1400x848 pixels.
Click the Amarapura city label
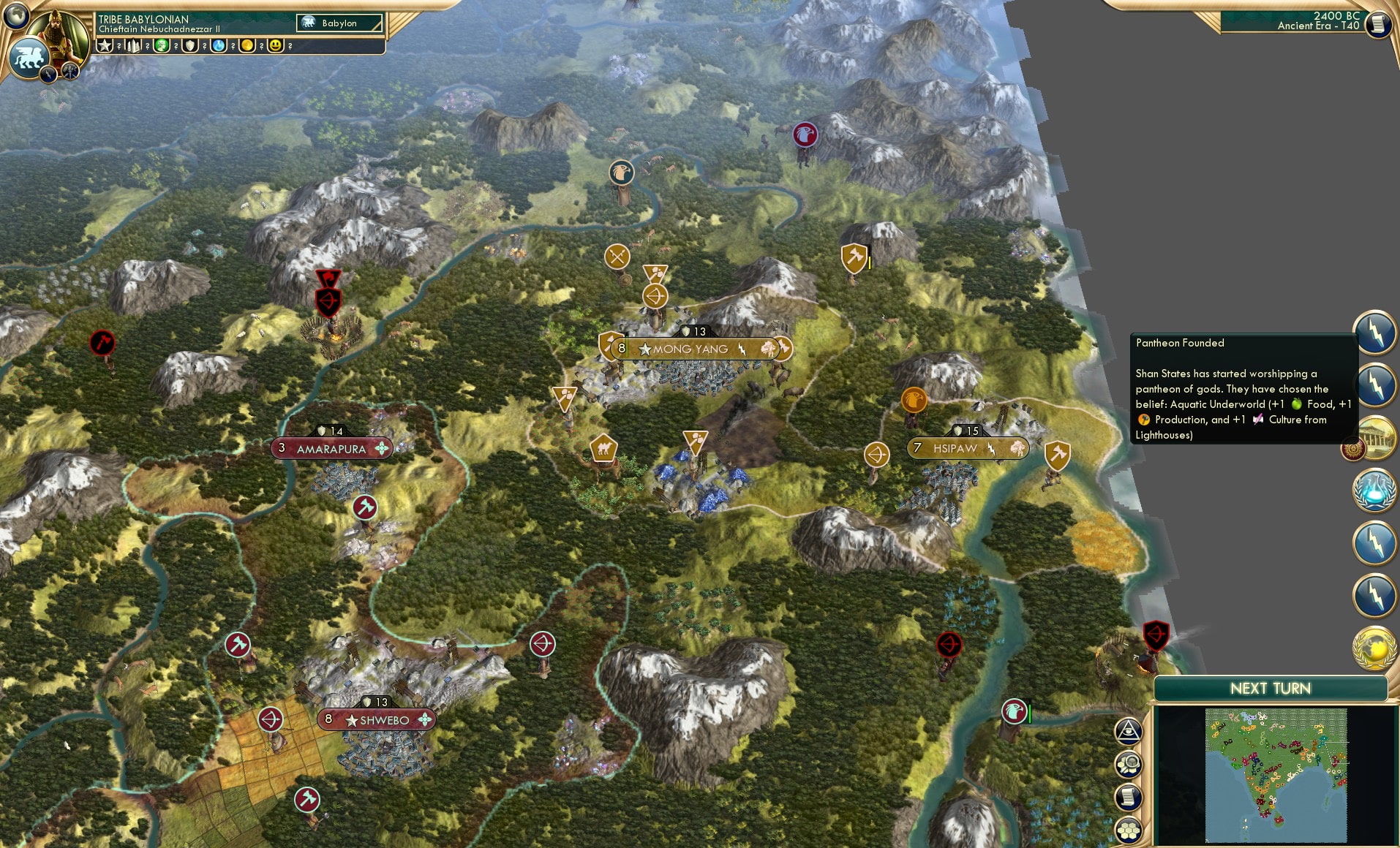pyautogui.click(x=331, y=448)
